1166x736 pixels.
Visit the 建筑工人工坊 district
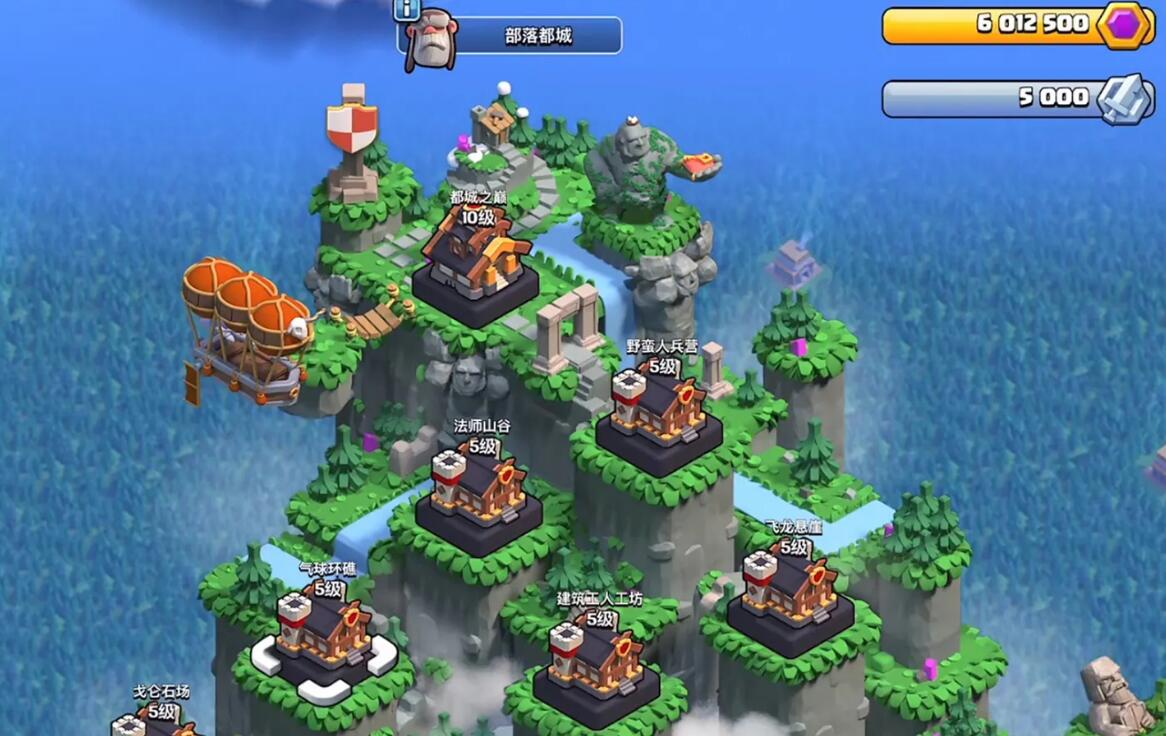tap(596, 670)
